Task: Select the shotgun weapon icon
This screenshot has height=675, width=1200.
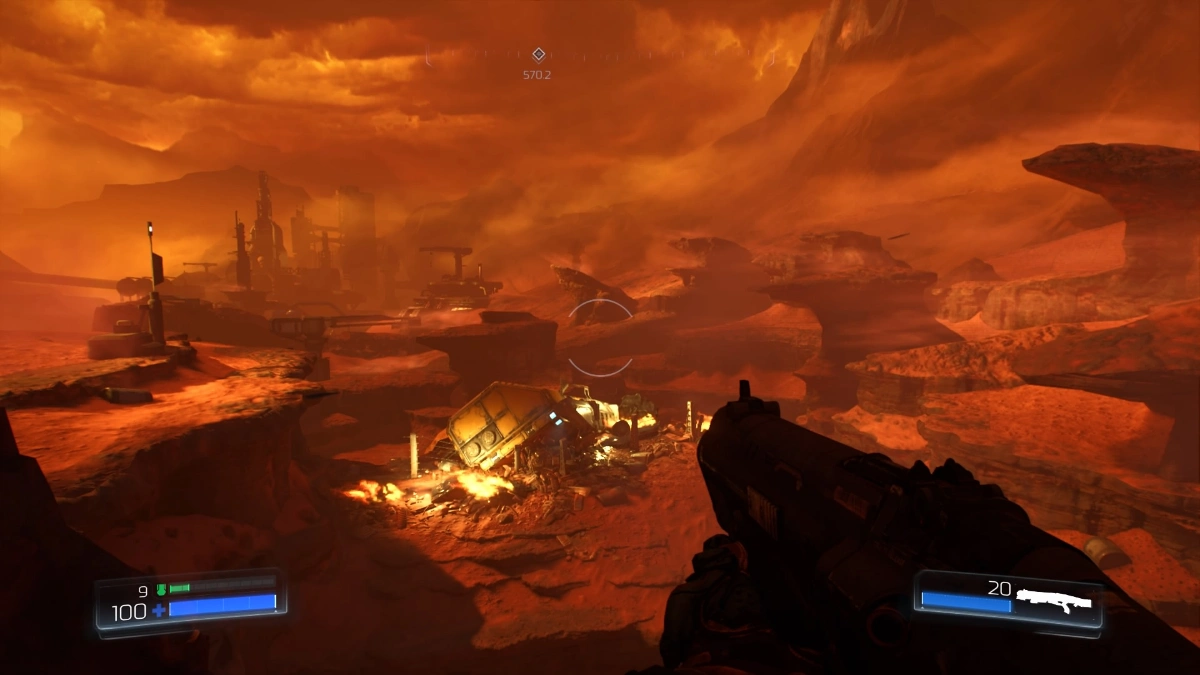Action: 1053,599
